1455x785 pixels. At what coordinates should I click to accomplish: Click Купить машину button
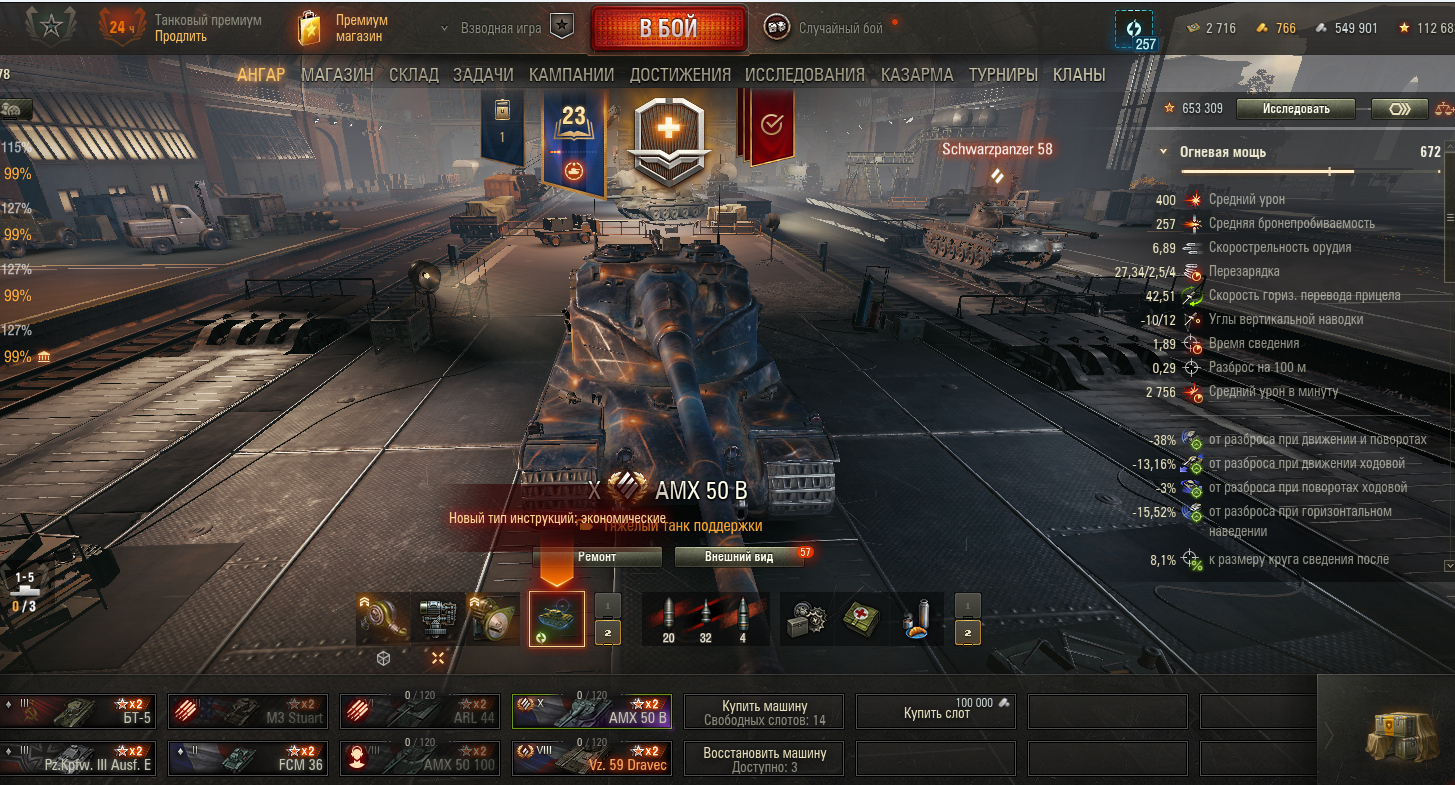click(763, 712)
